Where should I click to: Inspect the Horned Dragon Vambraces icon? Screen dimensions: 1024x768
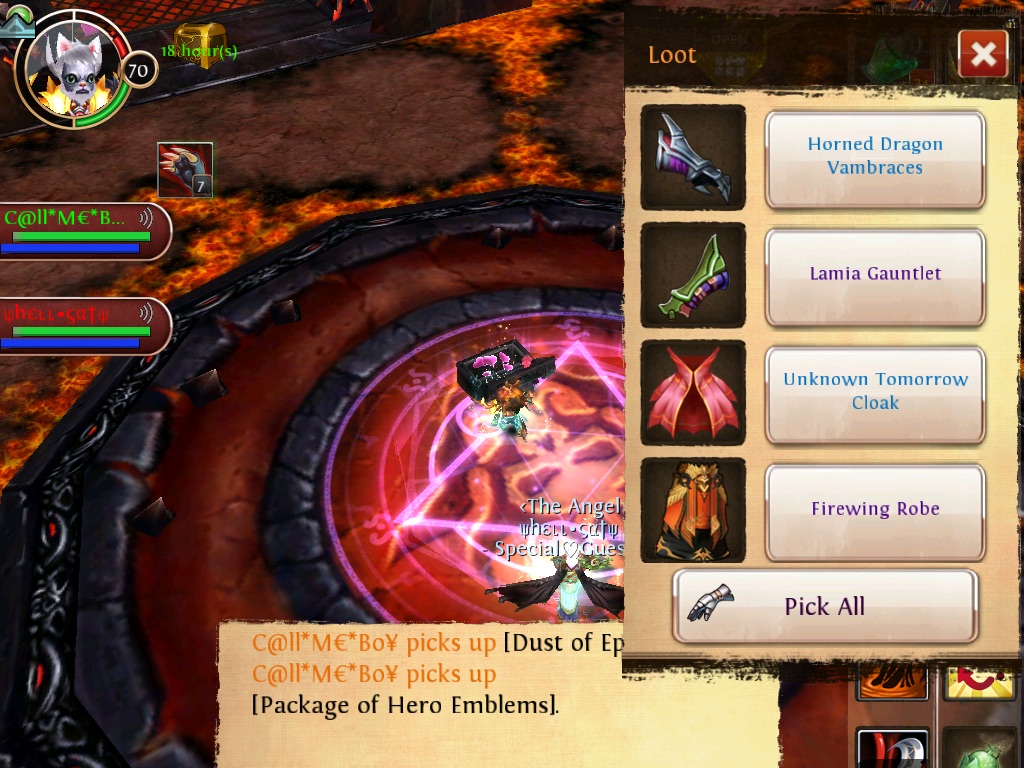point(693,157)
